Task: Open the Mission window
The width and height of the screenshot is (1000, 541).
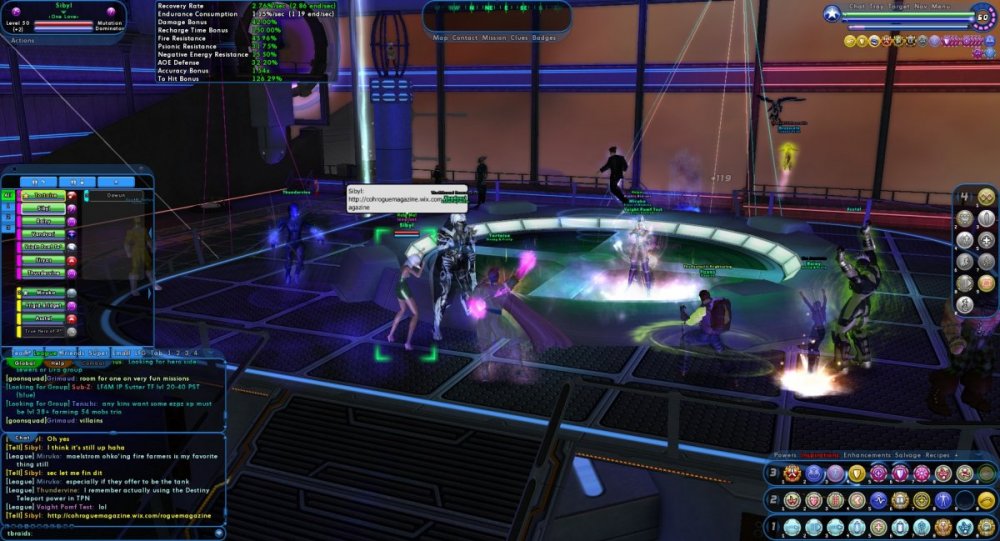Action: tap(494, 37)
